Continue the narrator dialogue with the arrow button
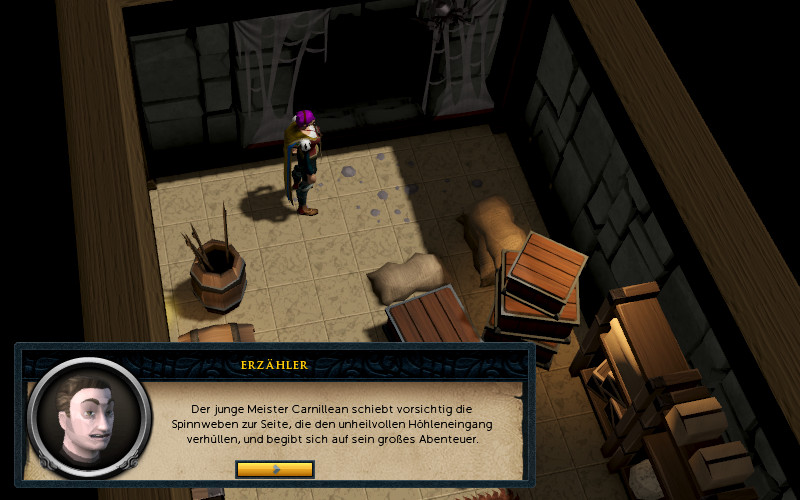 coord(275,469)
